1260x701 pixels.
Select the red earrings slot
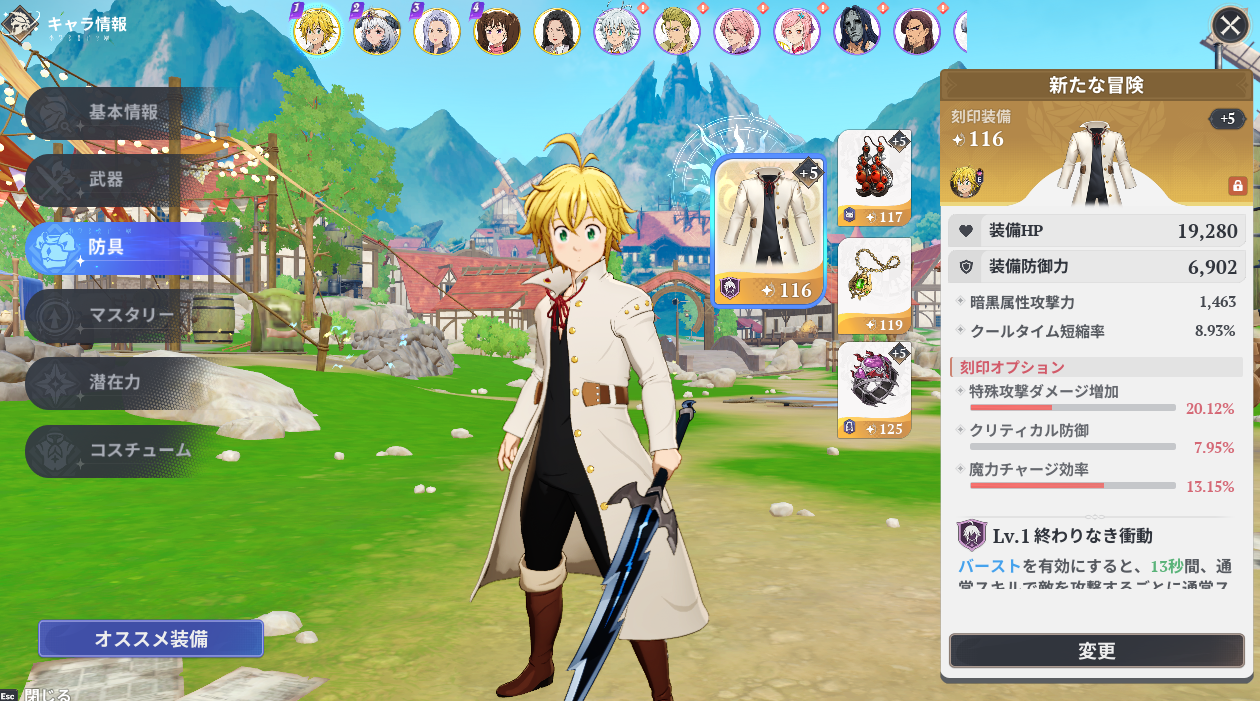pyautogui.click(x=874, y=178)
